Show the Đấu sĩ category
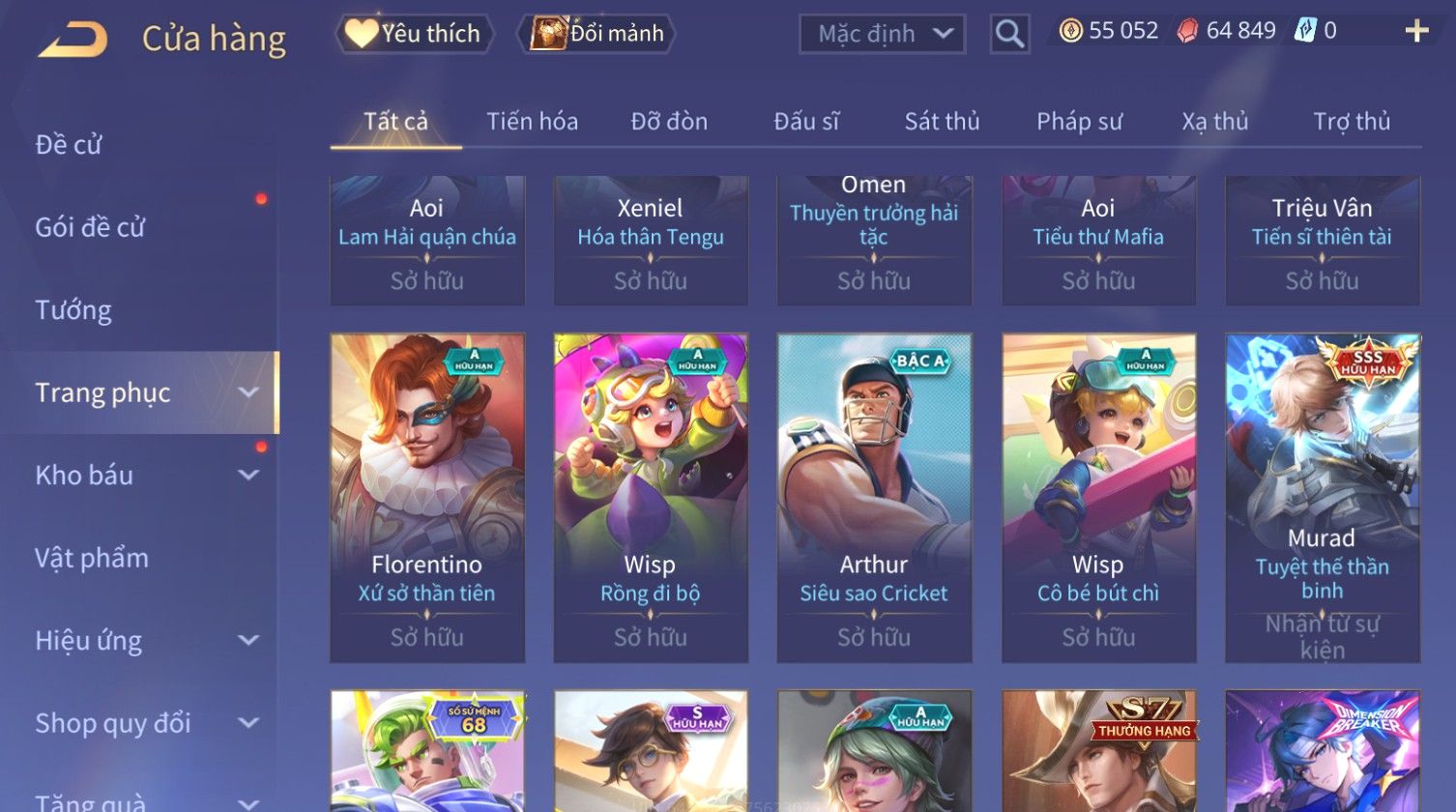This screenshot has width=1456, height=812. 806,122
